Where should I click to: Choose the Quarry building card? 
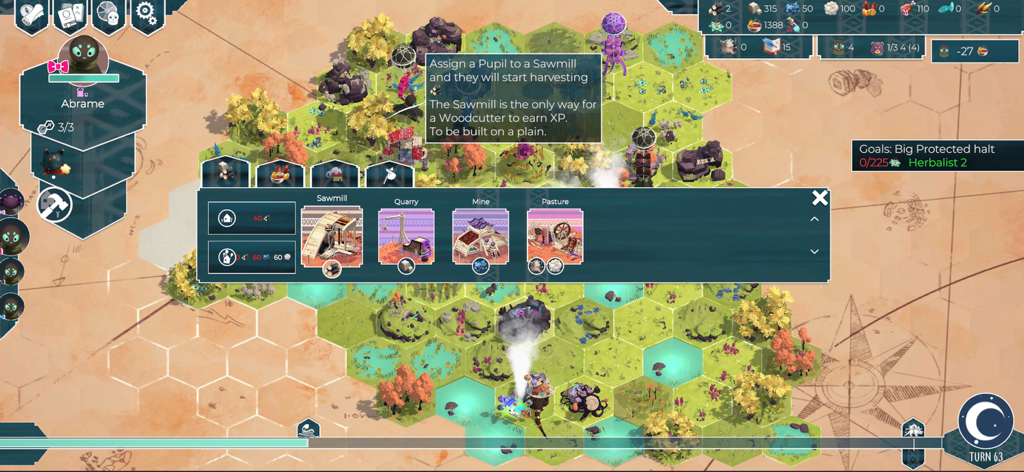(x=406, y=238)
